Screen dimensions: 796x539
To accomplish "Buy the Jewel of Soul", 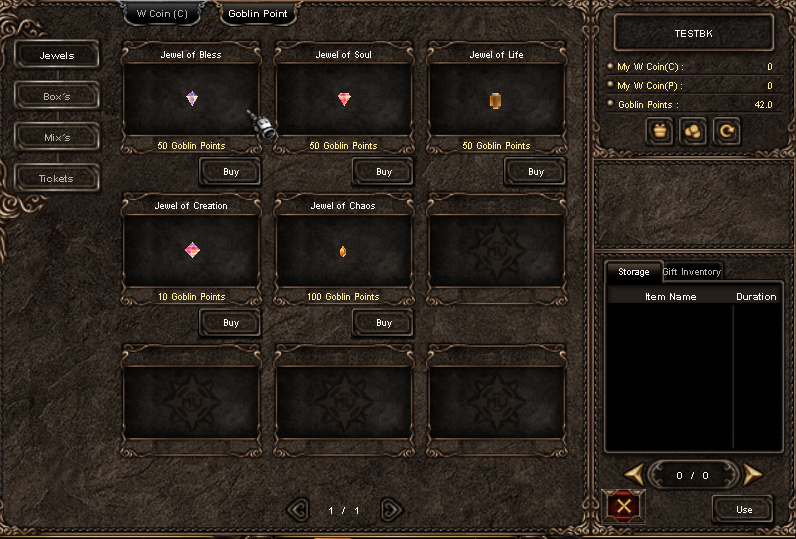I will click(384, 172).
